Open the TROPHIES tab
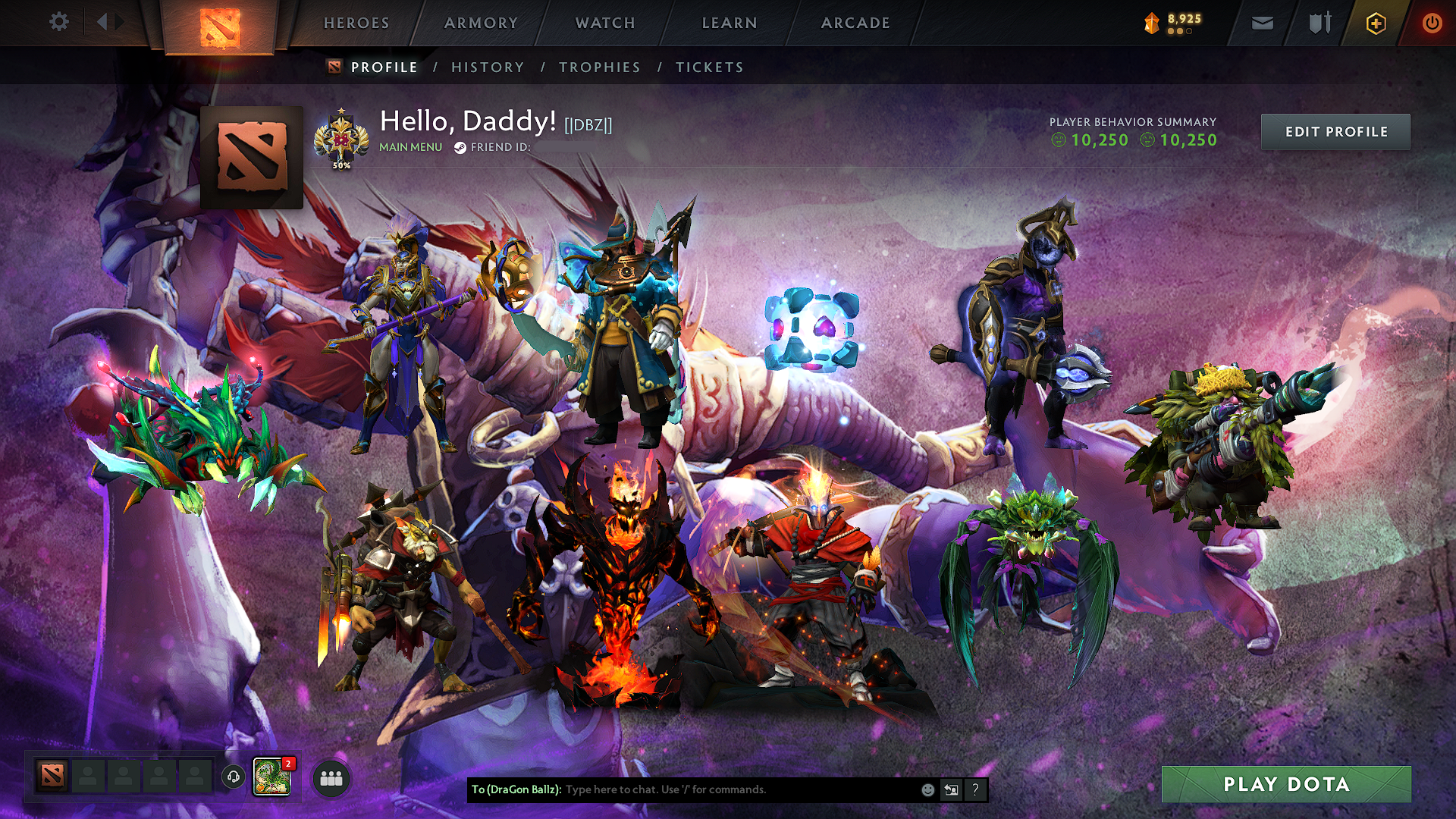This screenshot has height=819, width=1456. coord(599,67)
